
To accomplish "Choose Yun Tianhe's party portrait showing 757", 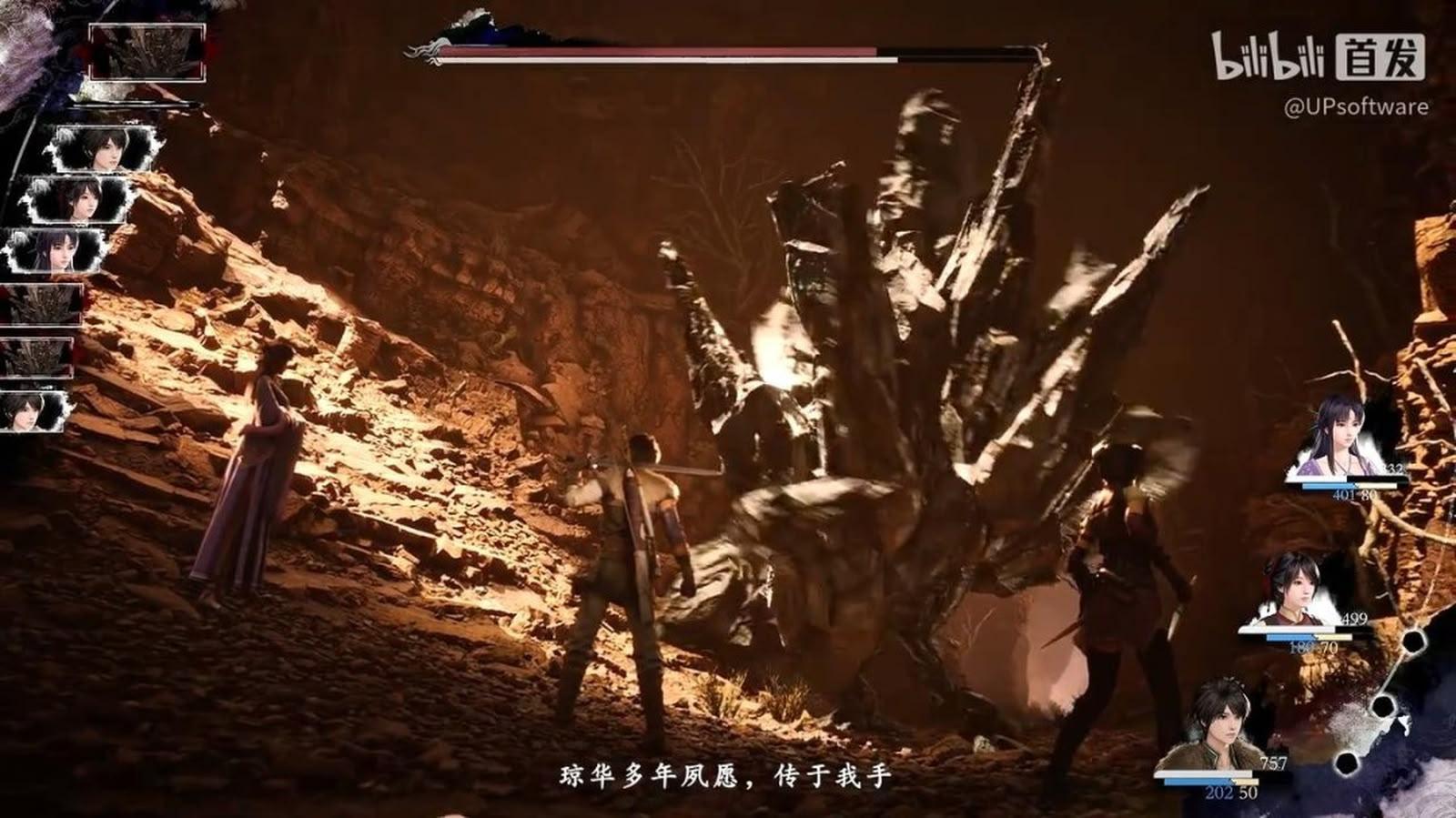I will (1214, 726).
